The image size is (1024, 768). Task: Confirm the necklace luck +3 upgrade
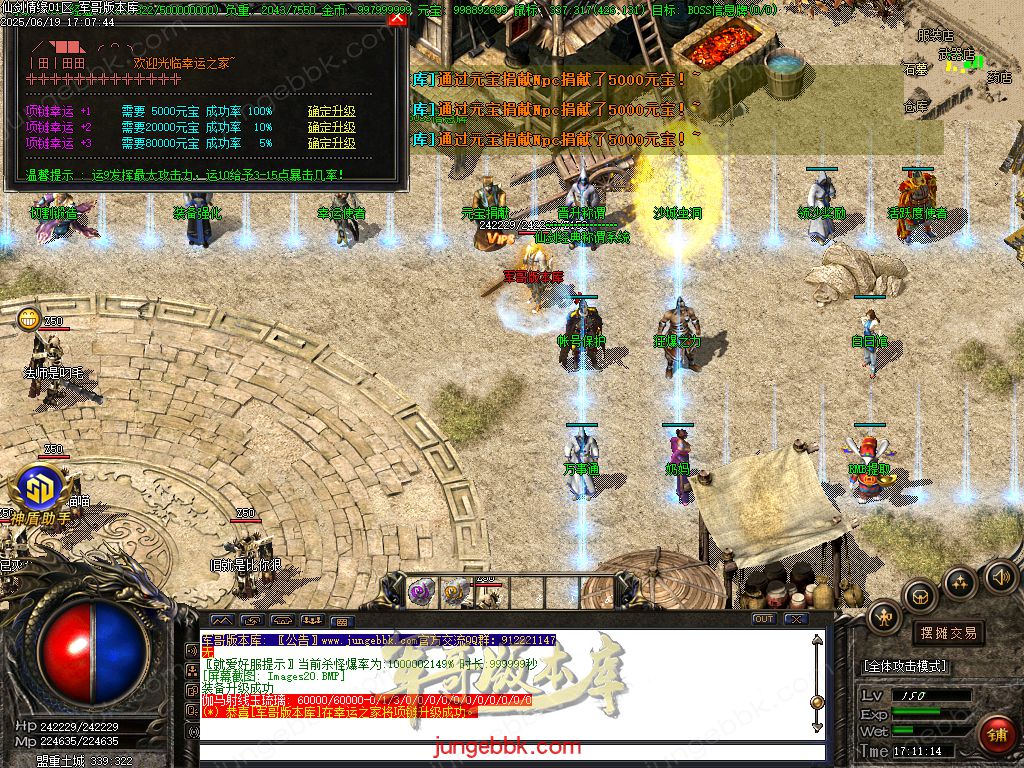[x=331, y=144]
